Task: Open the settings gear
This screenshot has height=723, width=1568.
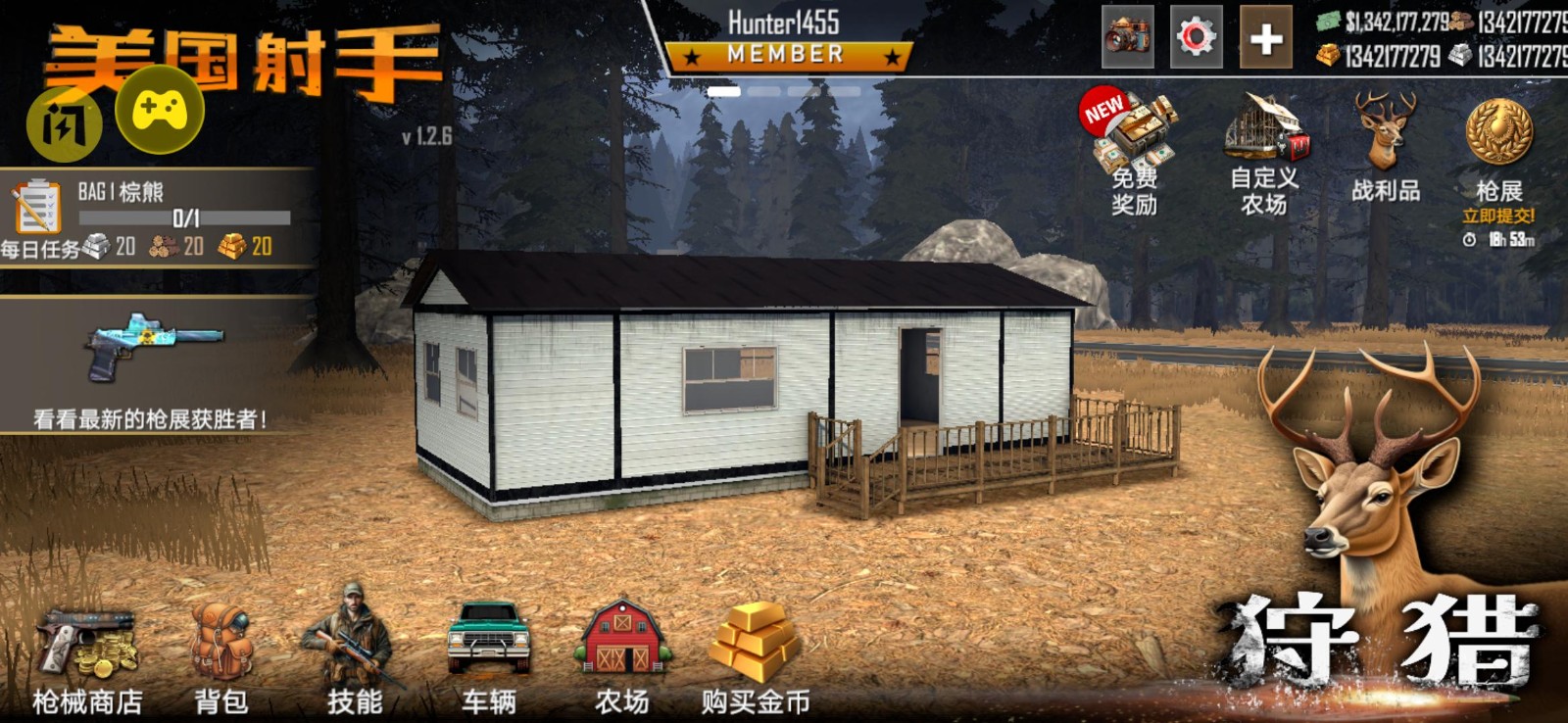Action: [1198, 37]
